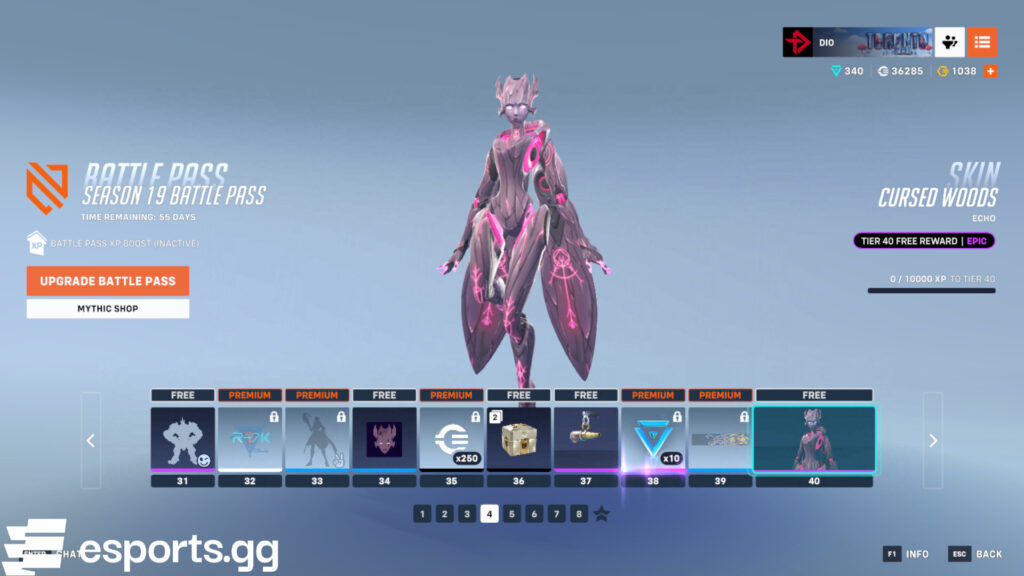This screenshot has width=1024, height=576.
Task: Switch to battle pass page 8
Action: coord(579,514)
